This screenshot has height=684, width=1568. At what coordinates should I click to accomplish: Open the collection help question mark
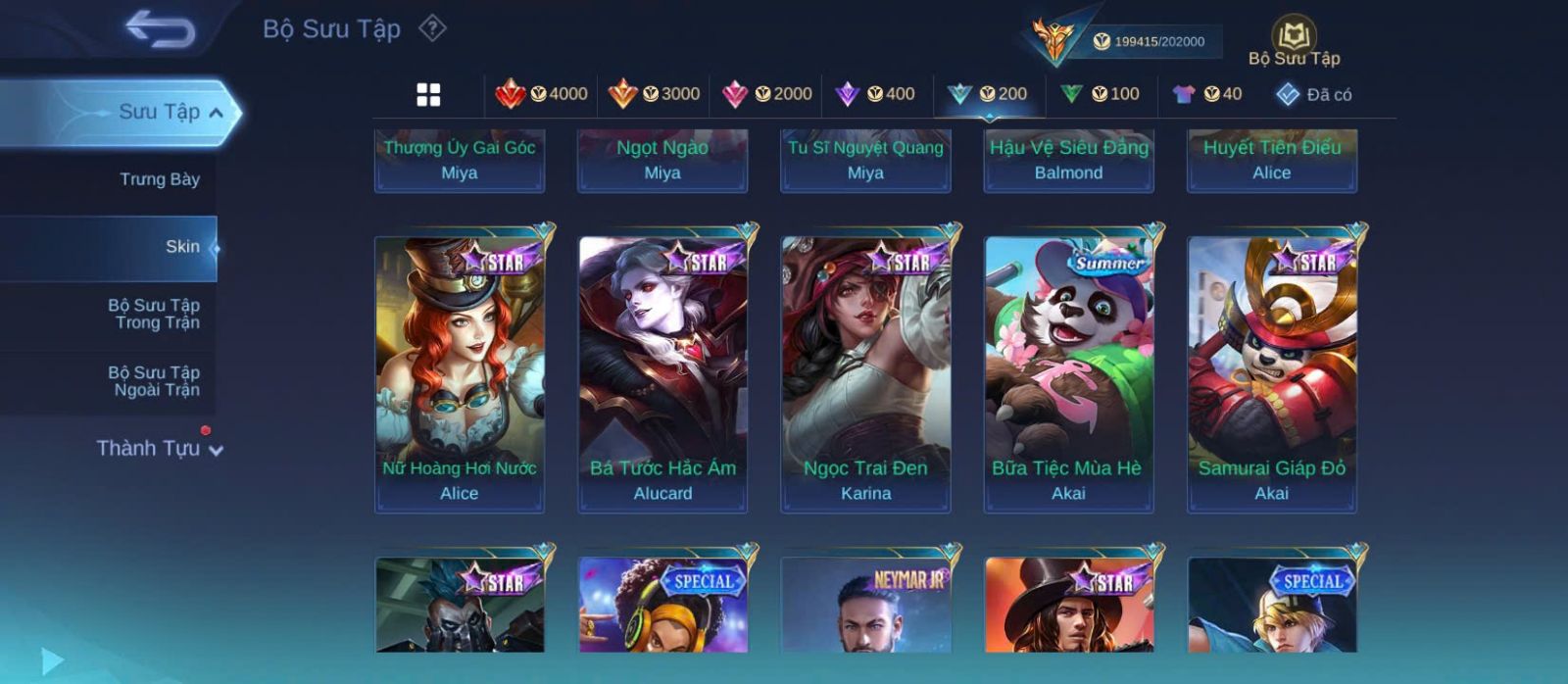pos(432,28)
